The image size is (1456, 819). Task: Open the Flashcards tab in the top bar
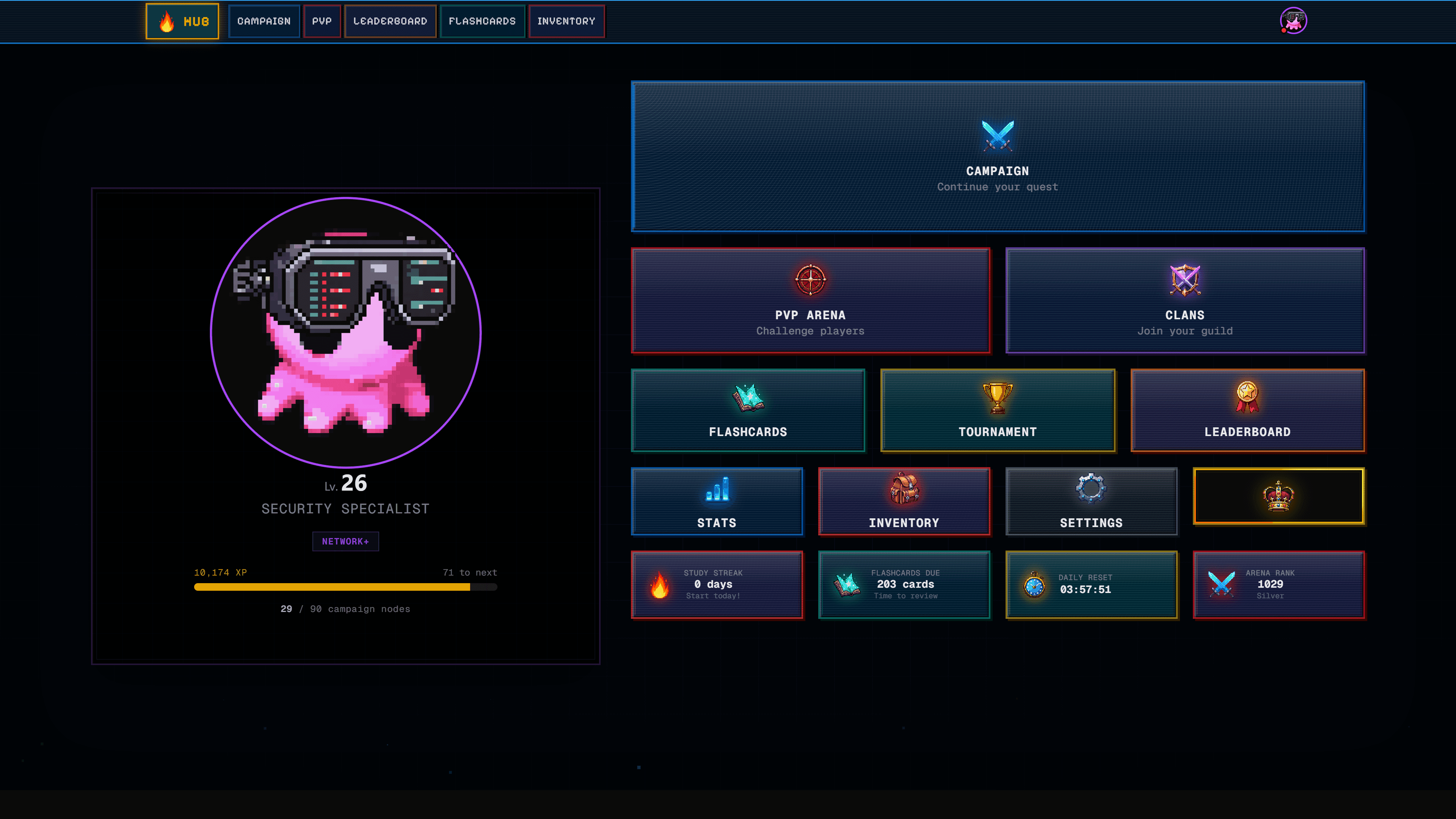click(482, 22)
